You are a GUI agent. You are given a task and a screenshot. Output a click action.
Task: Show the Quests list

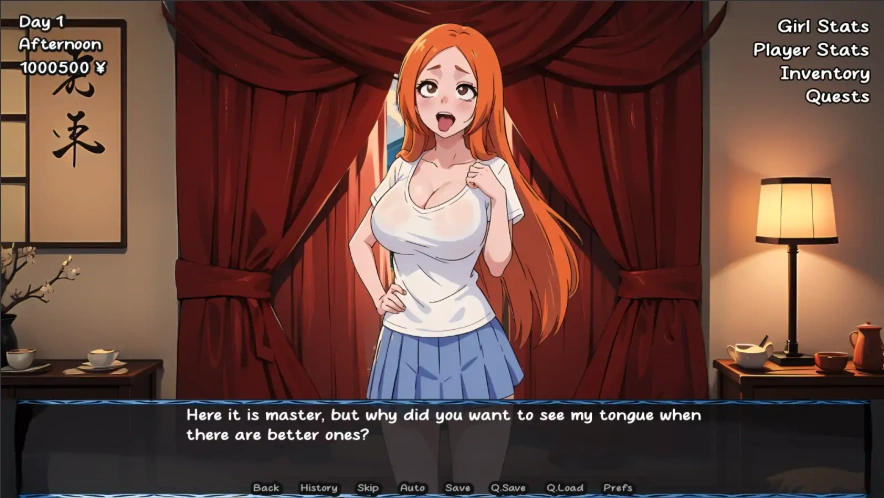[x=837, y=96]
